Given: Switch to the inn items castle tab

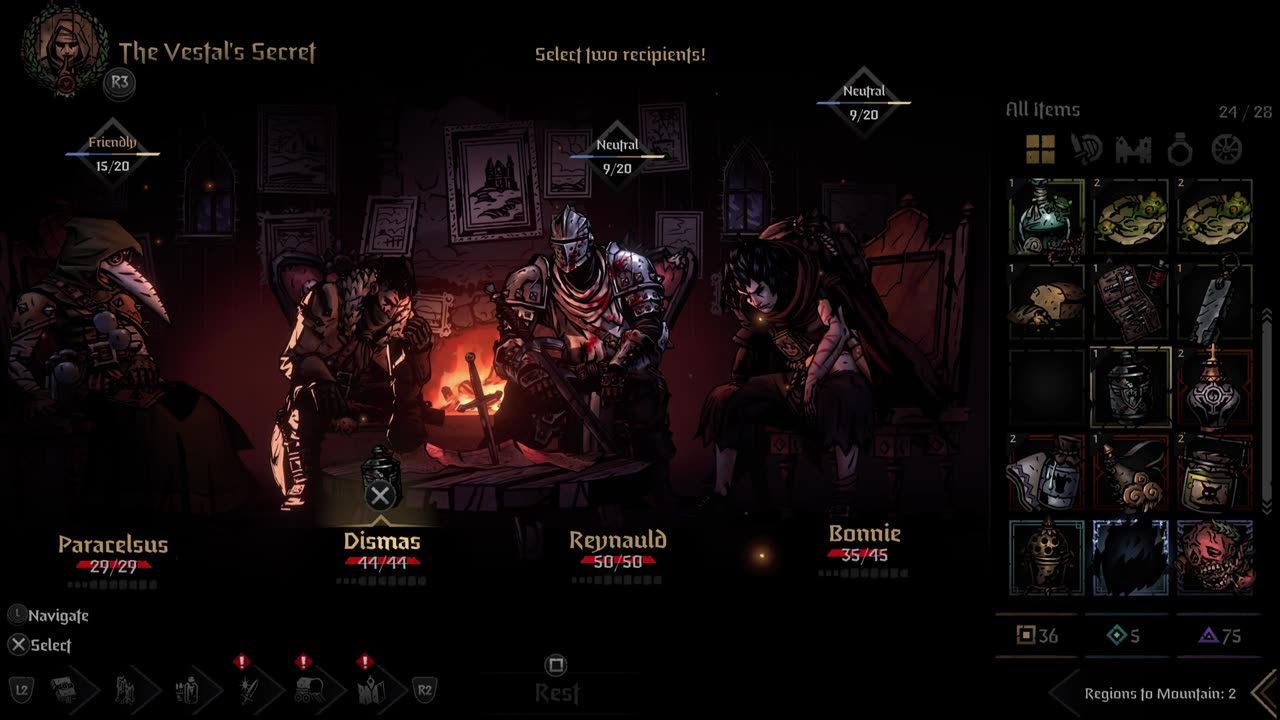Looking at the screenshot, I should coord(1133,150).
